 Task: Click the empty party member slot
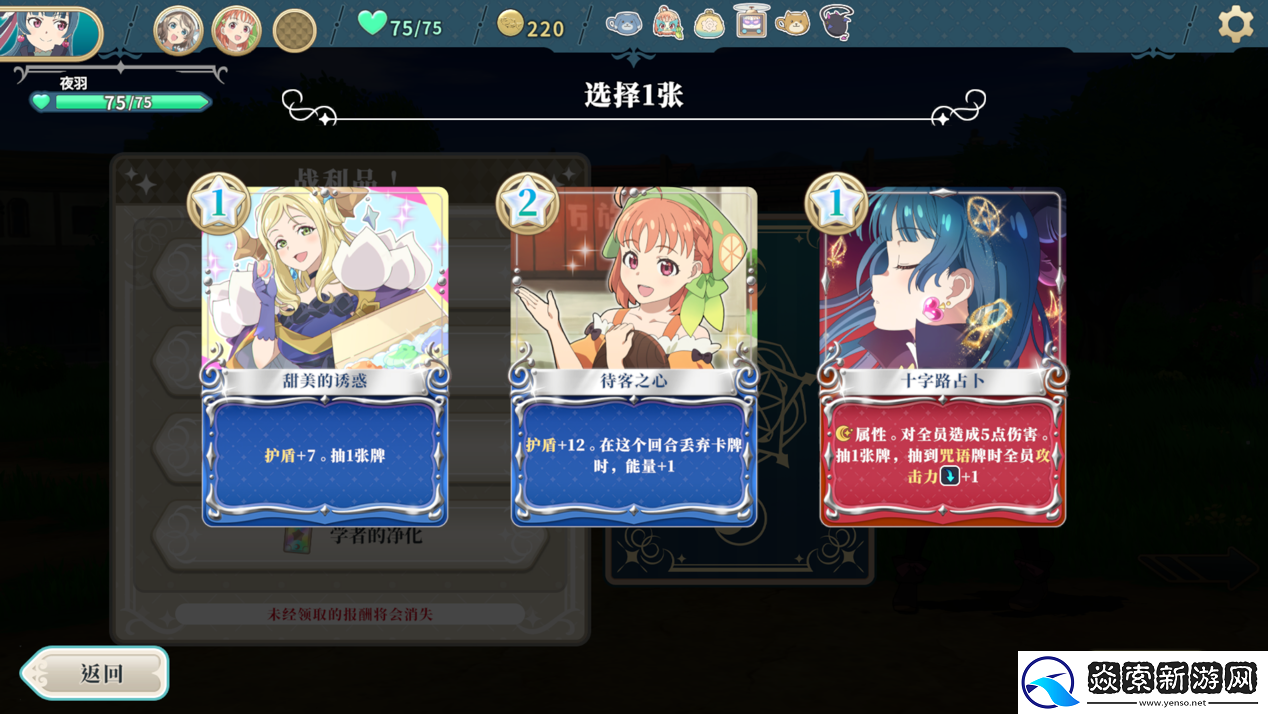(295, 31)
